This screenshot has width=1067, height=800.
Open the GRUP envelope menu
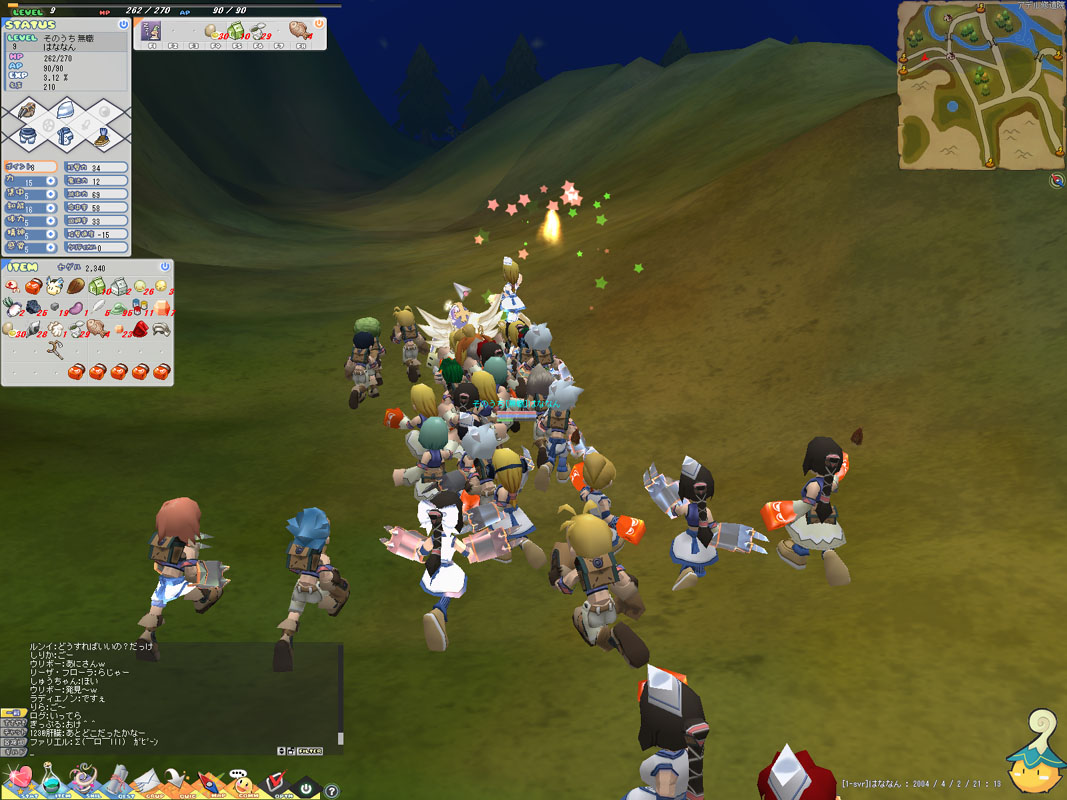148,778
